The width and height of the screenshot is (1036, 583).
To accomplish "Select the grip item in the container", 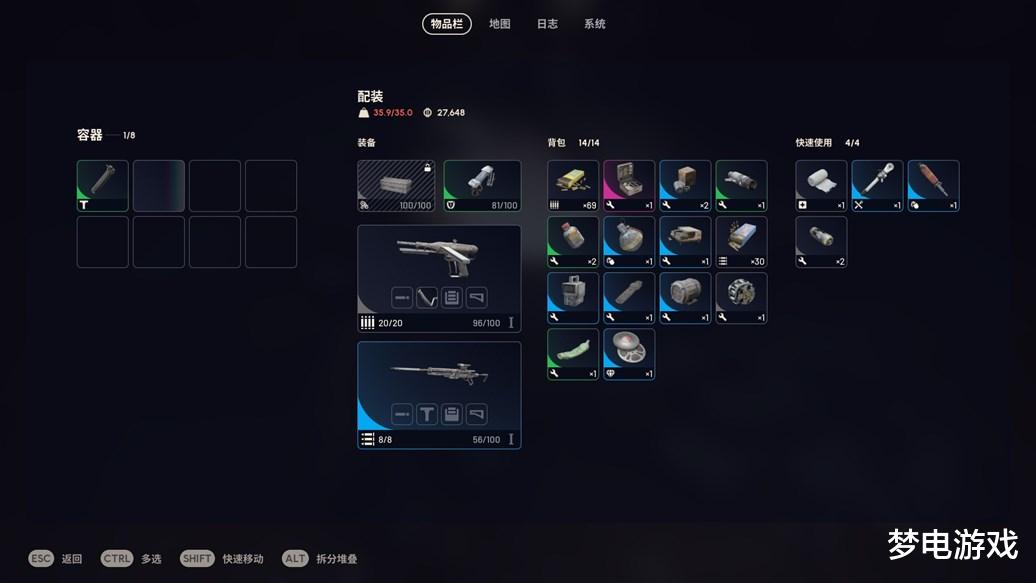I will click(x=103, y=186).
